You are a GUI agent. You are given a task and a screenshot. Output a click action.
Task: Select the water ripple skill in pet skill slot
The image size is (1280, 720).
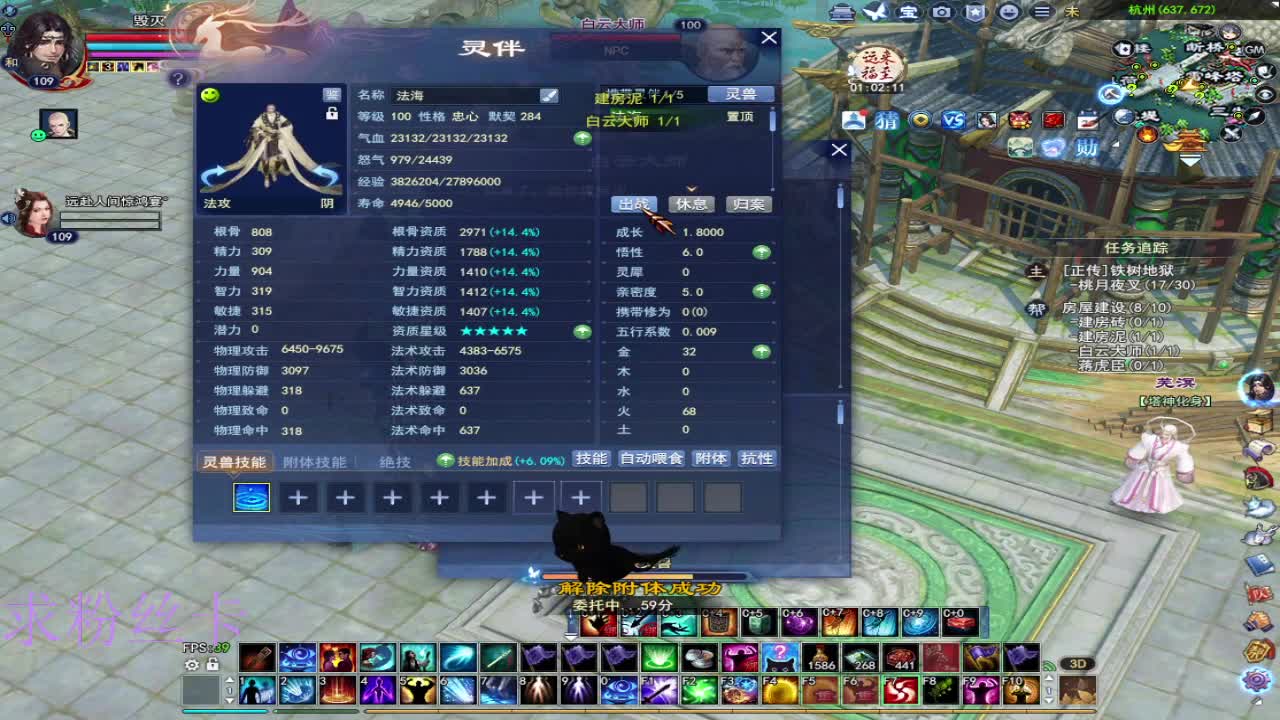click(251, 497)
